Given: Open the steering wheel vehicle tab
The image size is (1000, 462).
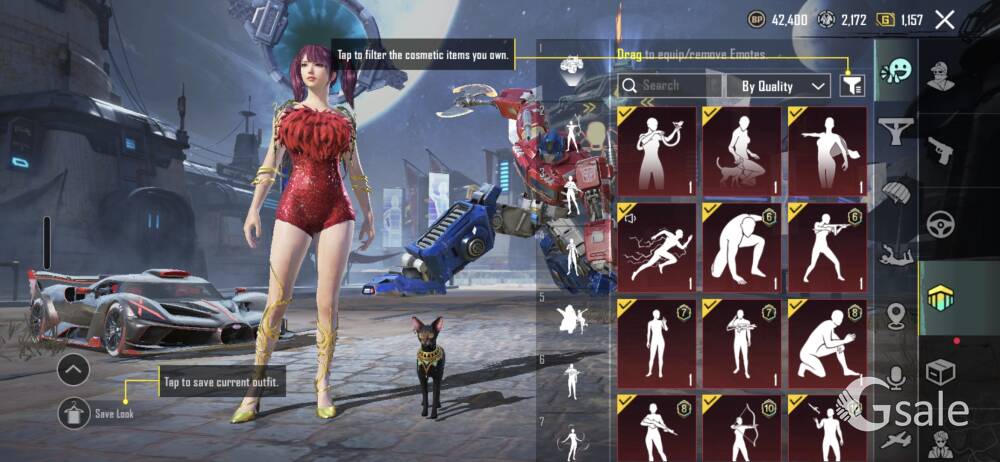Looking at the screenshot, I should point(941,223).
